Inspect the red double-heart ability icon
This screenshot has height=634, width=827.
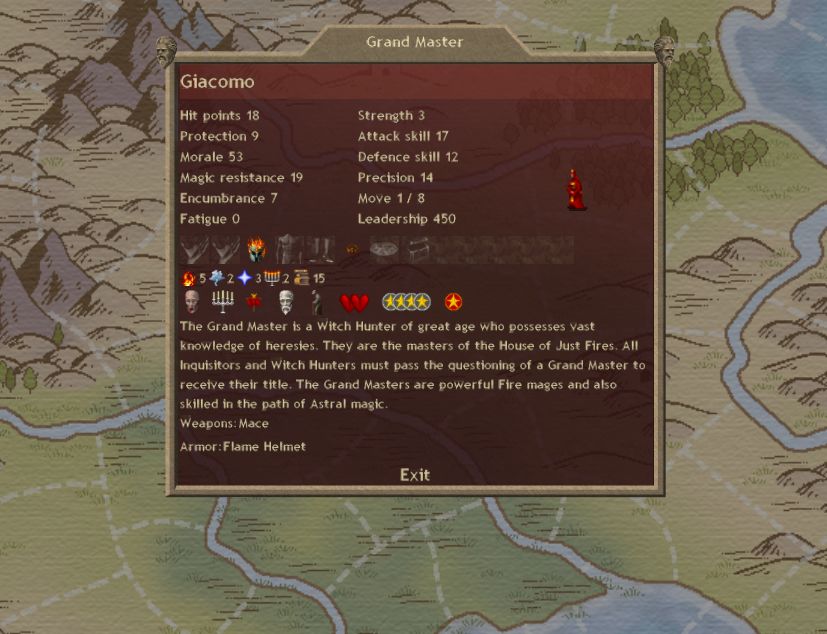(354, 301)
